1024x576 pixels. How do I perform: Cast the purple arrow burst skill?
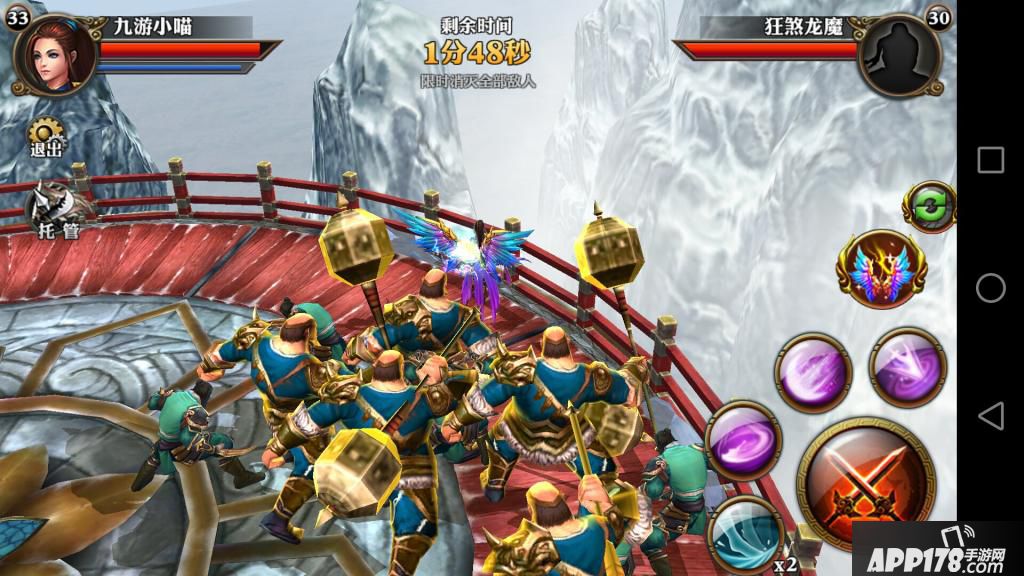click(x=908, y=366)
